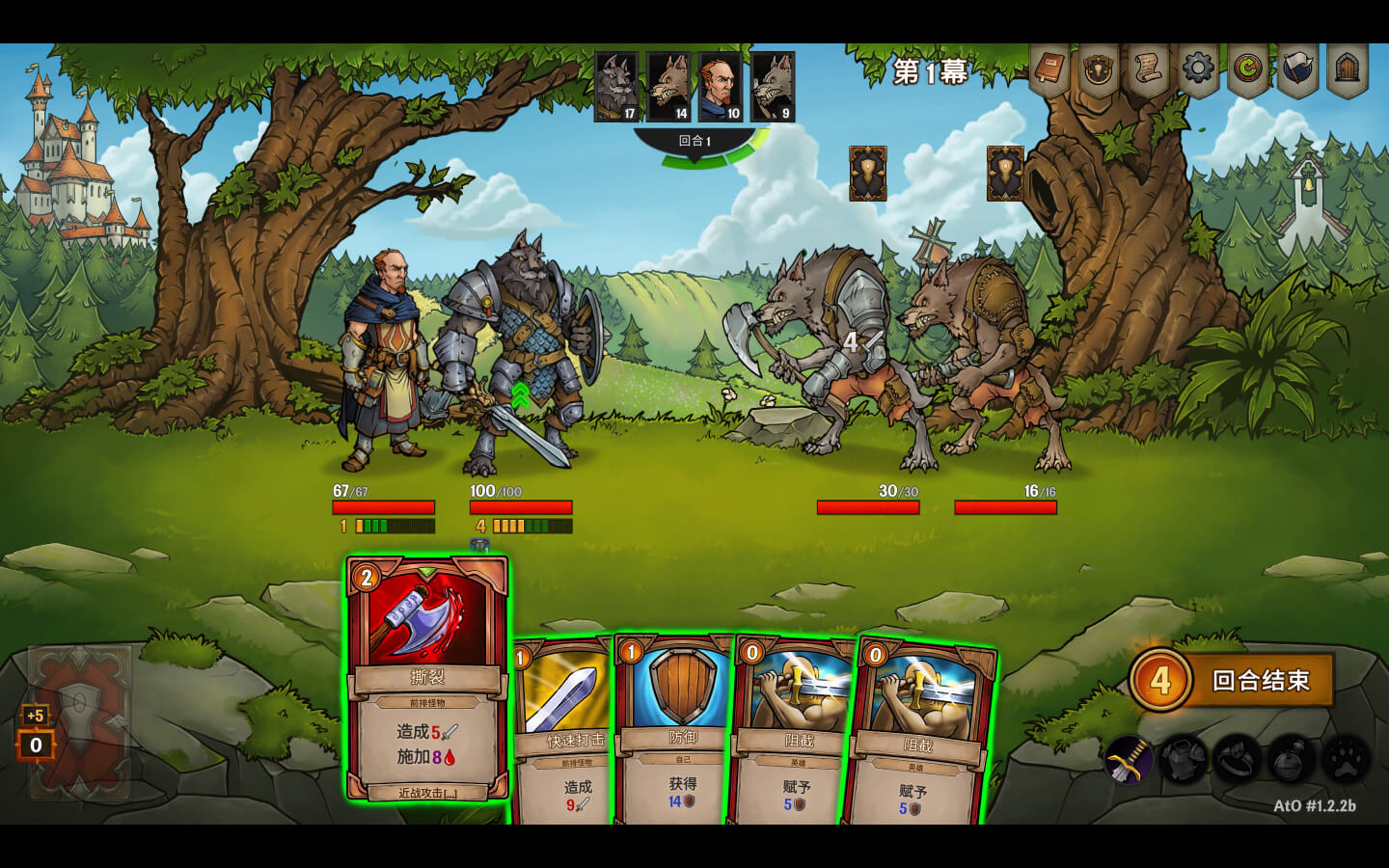This screenshot has height=868, width=1389.
Task: Click the green circular arrow icon
Action: tap(1247, 68)
